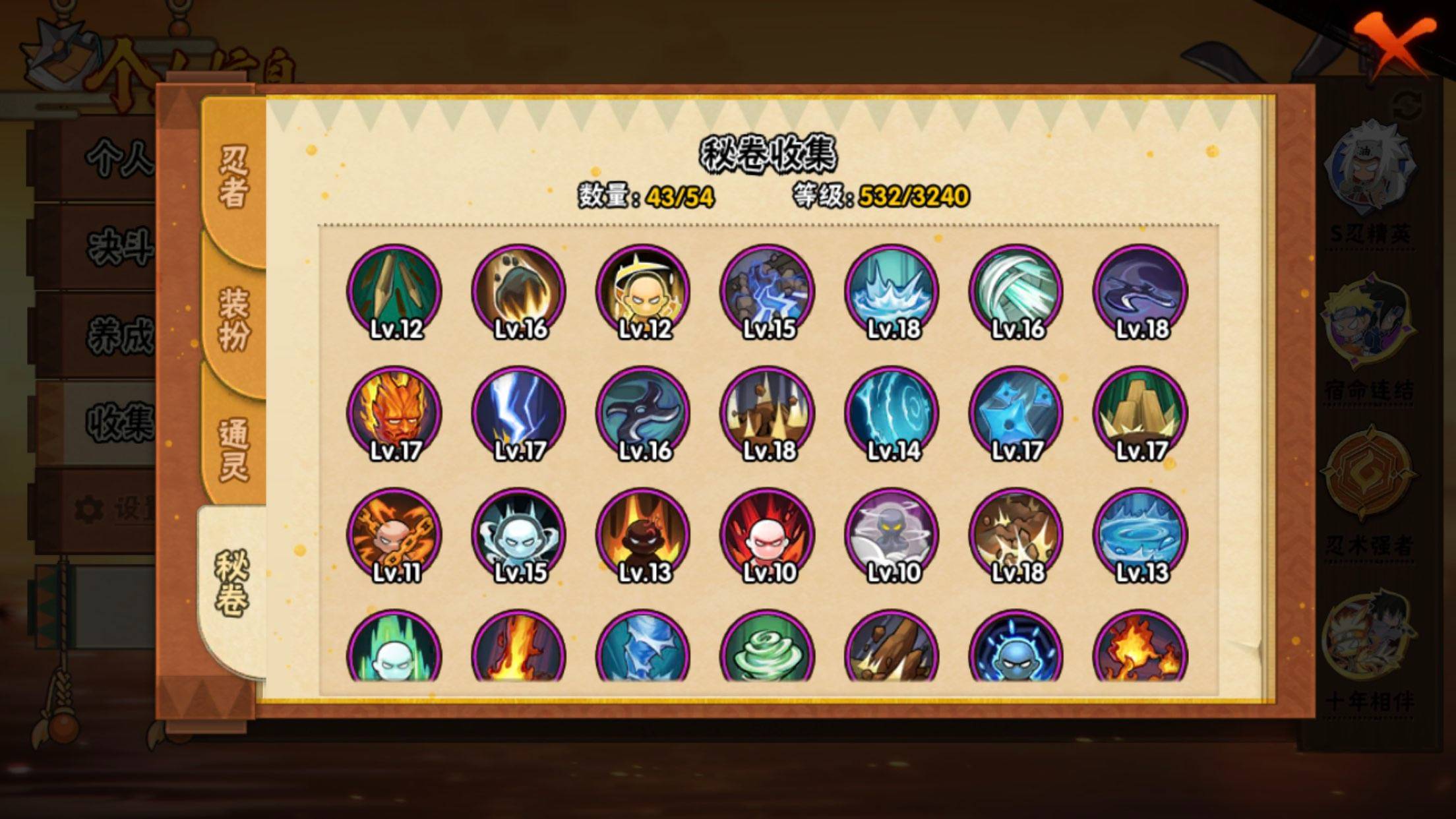
Task: Pick the golden glowing figure scroll
Action: click(x=643, y=291)
